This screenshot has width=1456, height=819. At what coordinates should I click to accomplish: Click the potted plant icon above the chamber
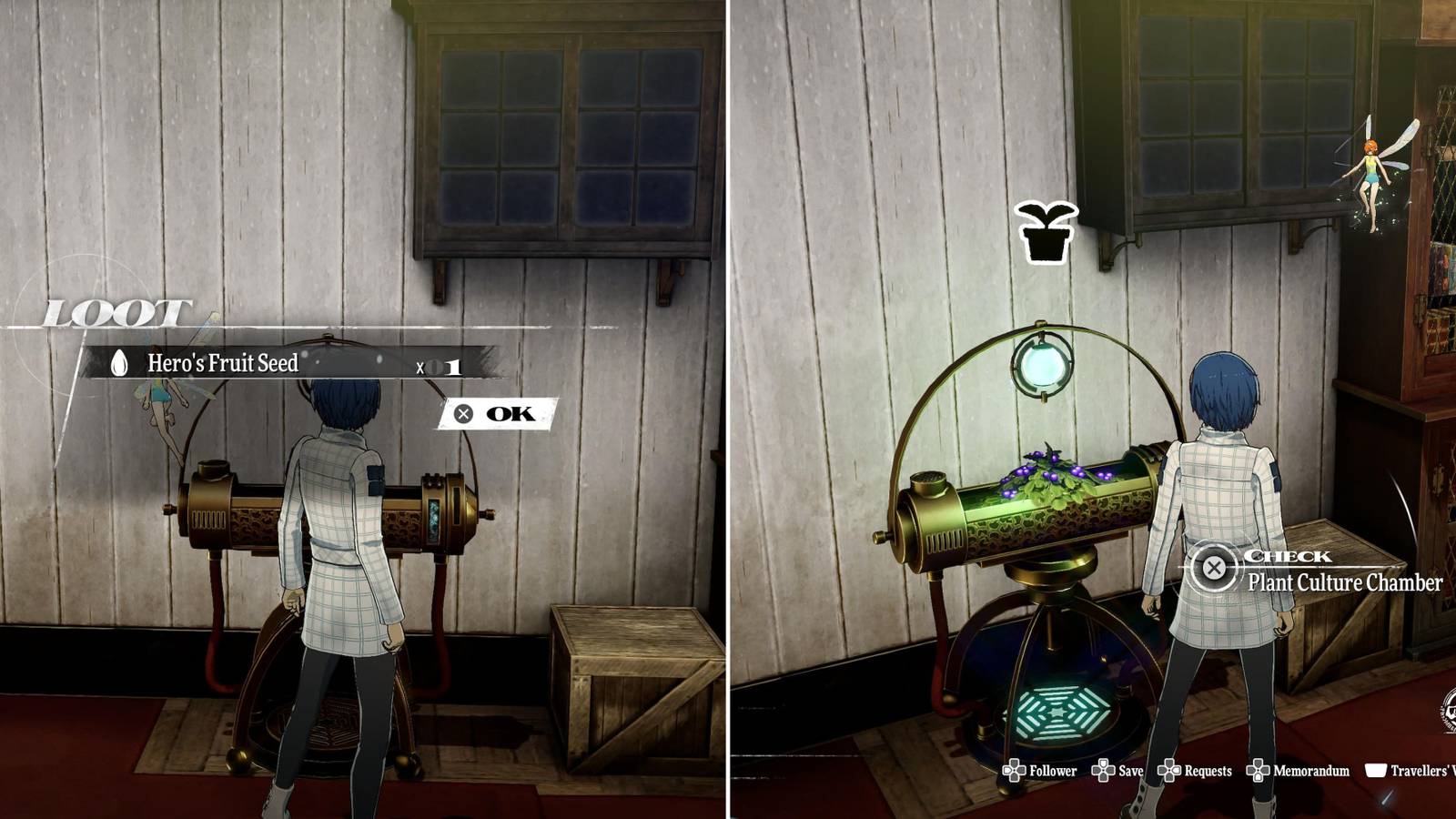1048,229
